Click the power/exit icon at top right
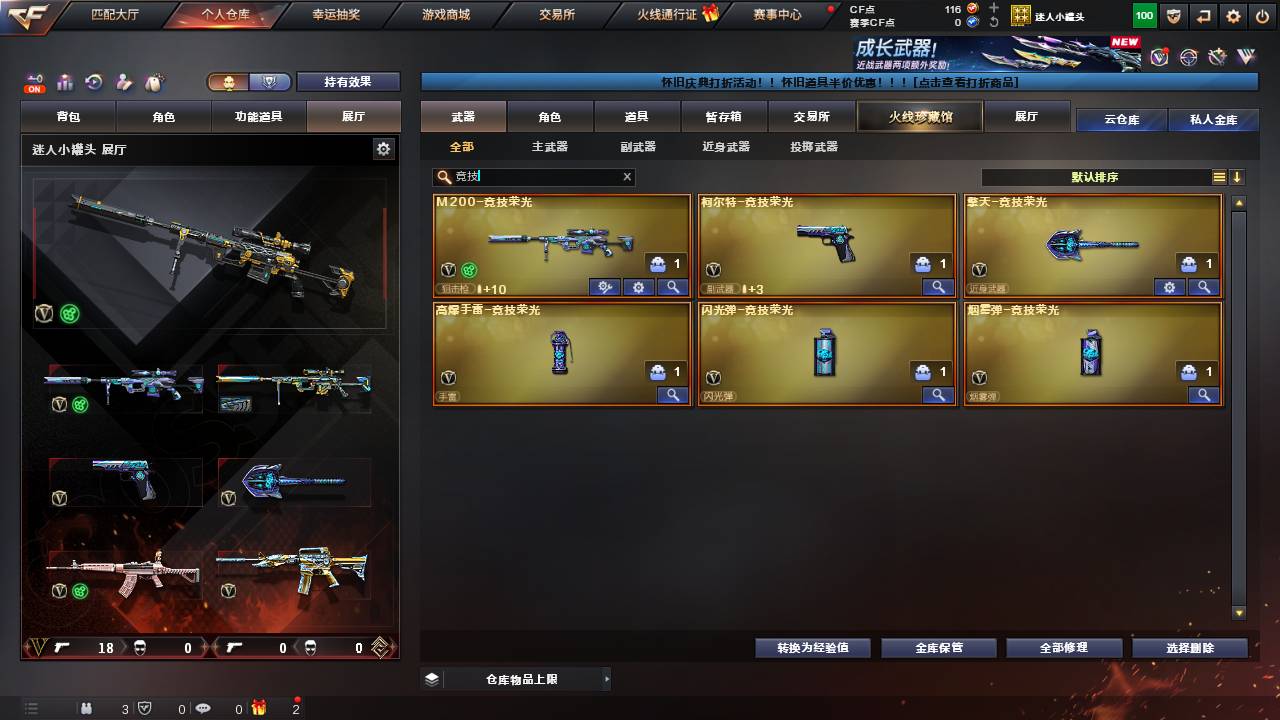1280x720 pixels. 1261,16
